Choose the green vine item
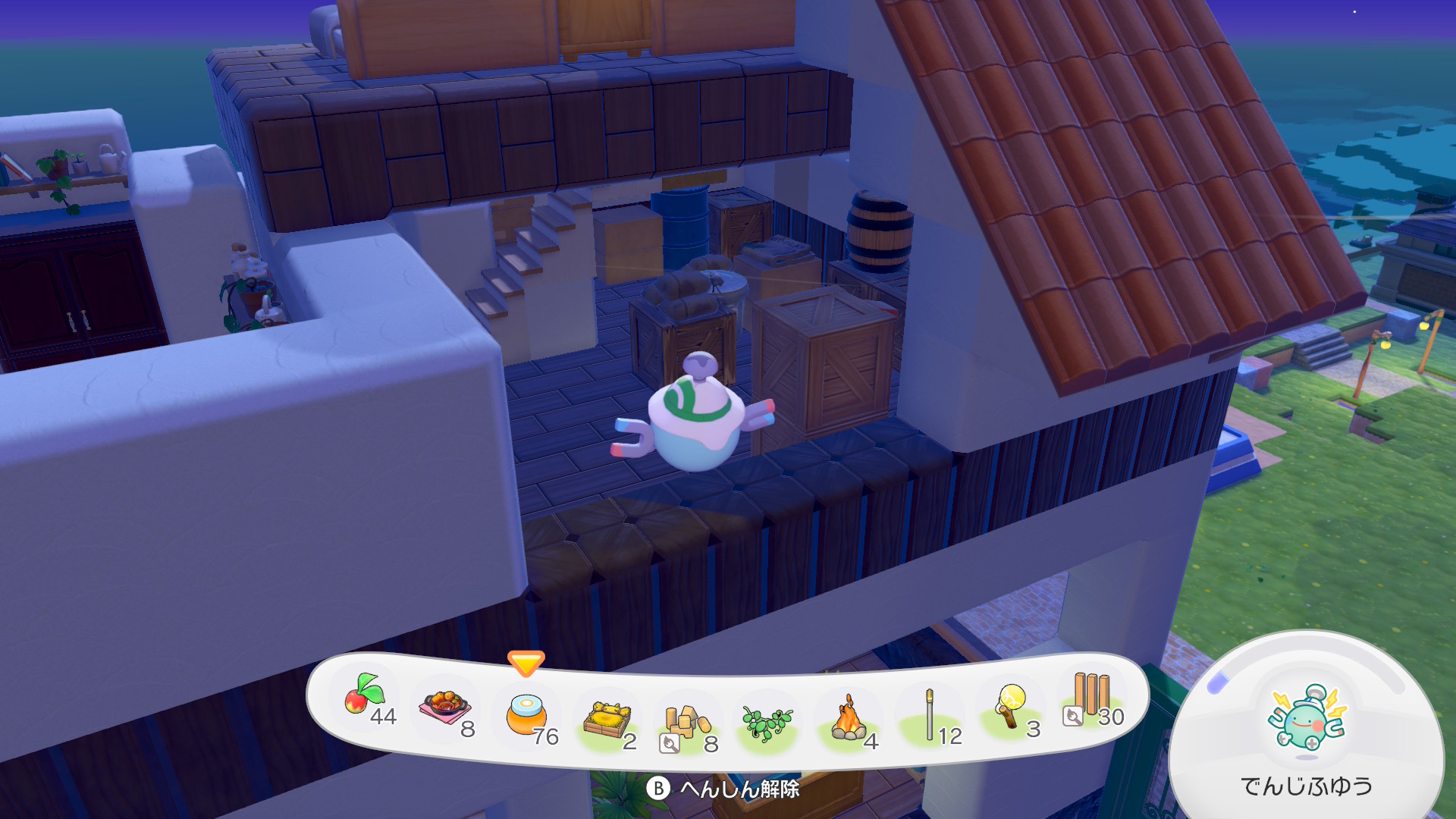The image size is (1456, 819). pyautogui.click(x=767, y=723)
